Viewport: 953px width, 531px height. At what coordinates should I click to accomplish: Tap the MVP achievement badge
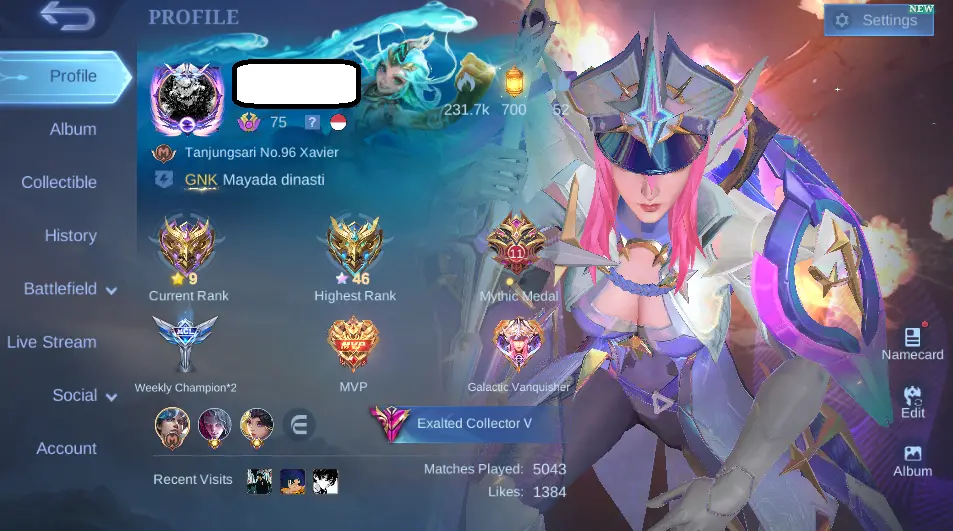353,345
